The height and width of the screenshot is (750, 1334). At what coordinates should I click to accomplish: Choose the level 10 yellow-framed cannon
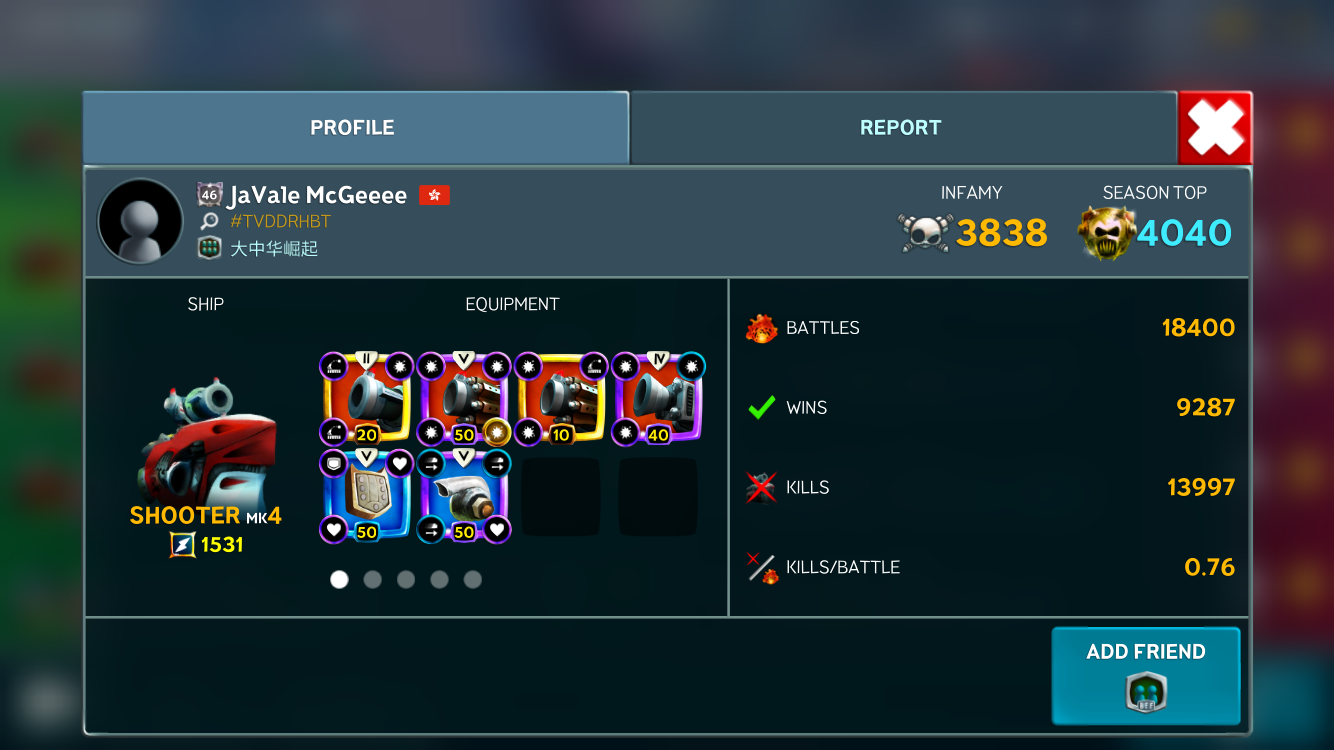pyautogui.click(x=561, y=398)
